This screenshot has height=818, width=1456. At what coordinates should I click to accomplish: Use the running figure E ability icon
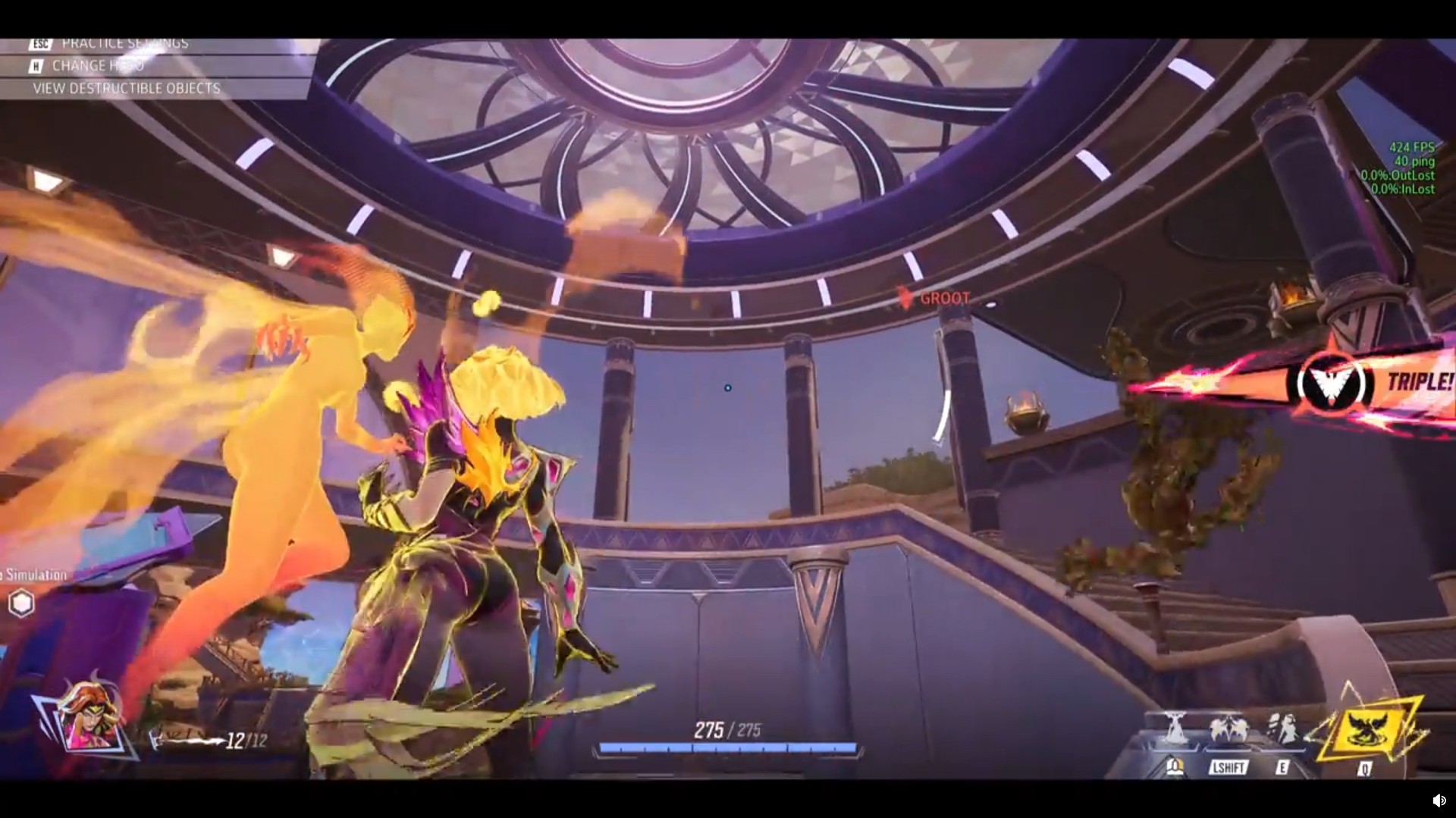(1282, 729)
